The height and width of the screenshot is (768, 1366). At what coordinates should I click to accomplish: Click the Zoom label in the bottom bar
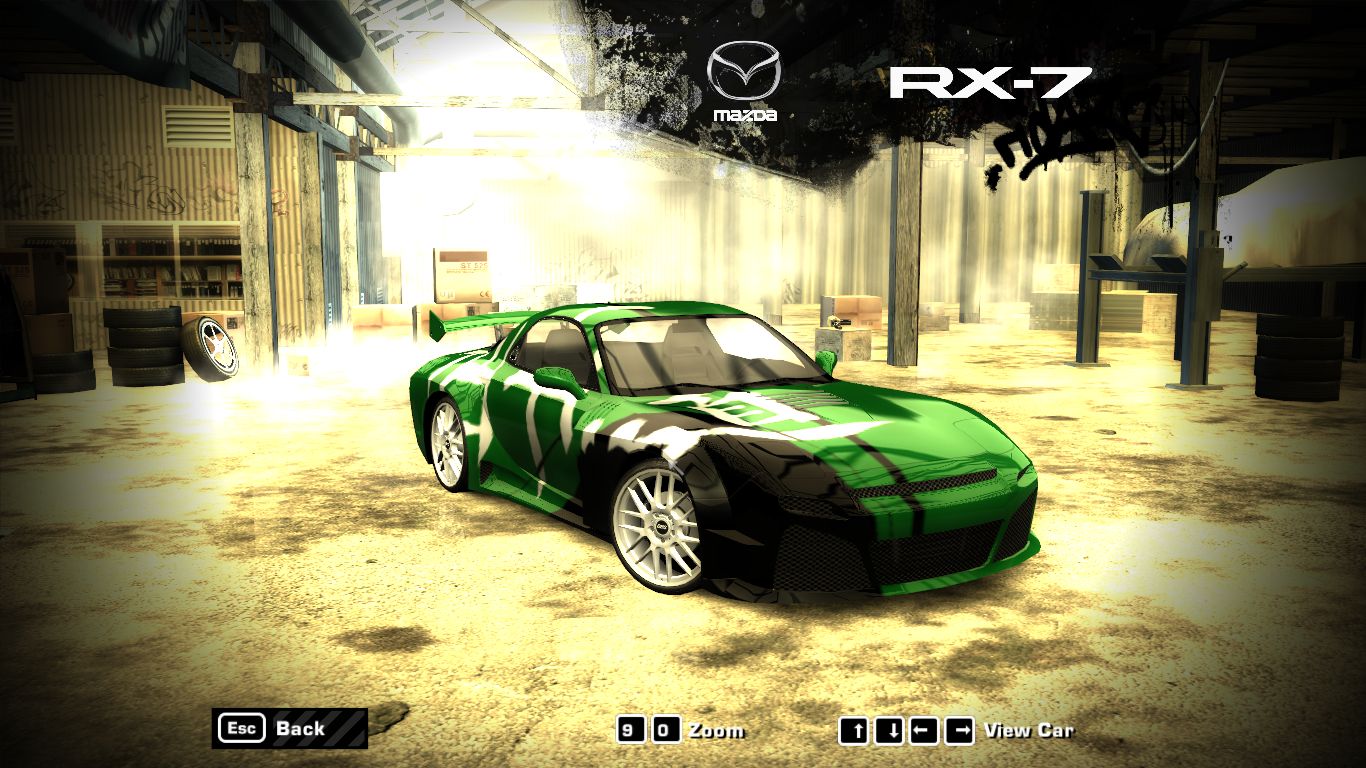[716, 730]
